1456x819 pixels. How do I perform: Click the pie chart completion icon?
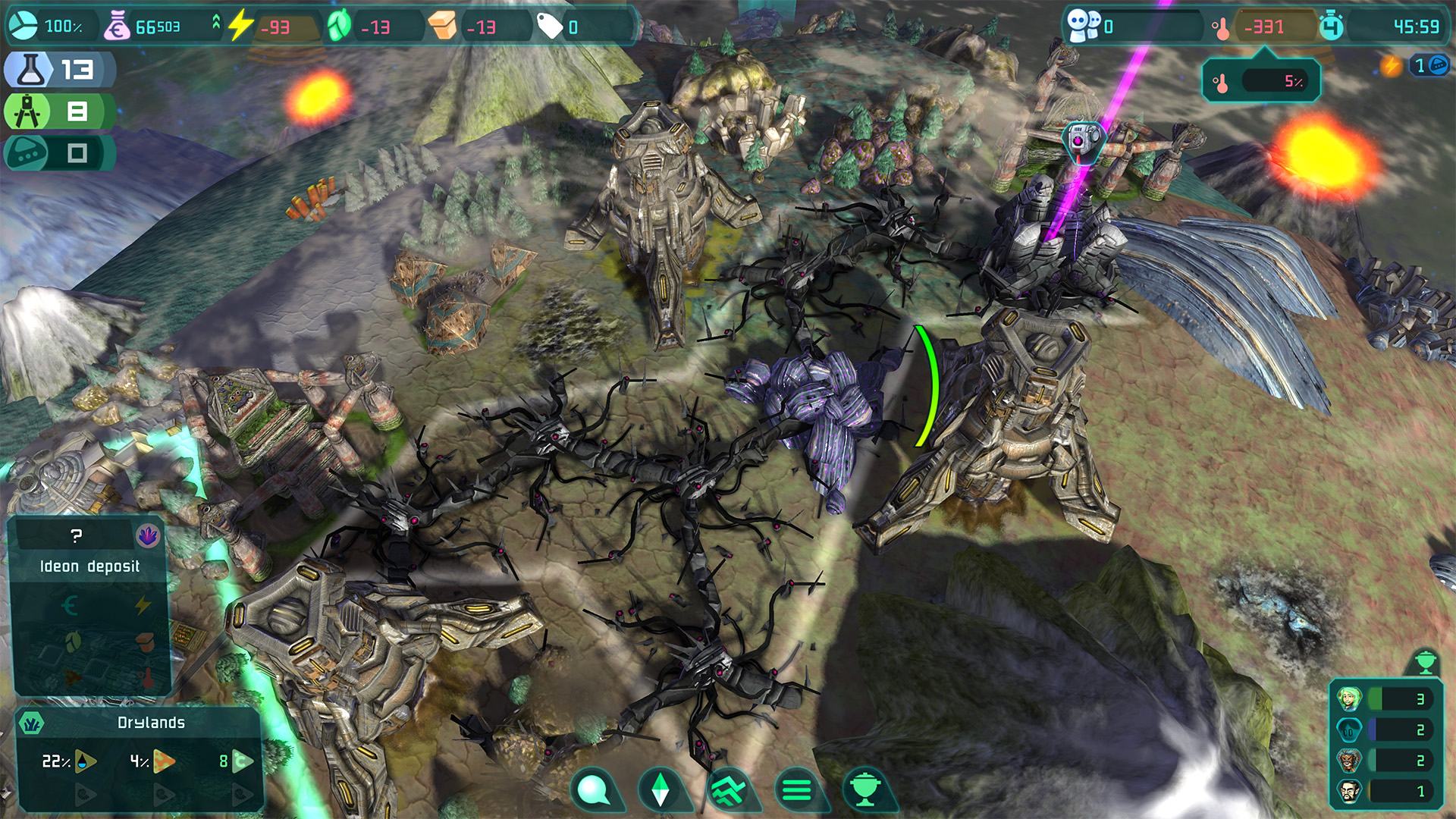coord(23,27)
